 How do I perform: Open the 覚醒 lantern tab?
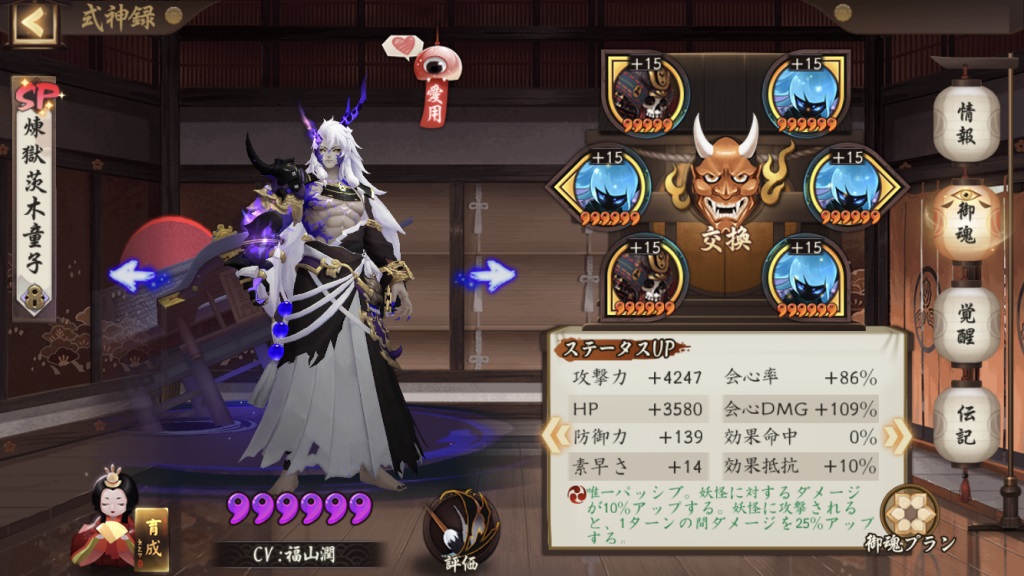pyautogui.click(x=966, y=323)
